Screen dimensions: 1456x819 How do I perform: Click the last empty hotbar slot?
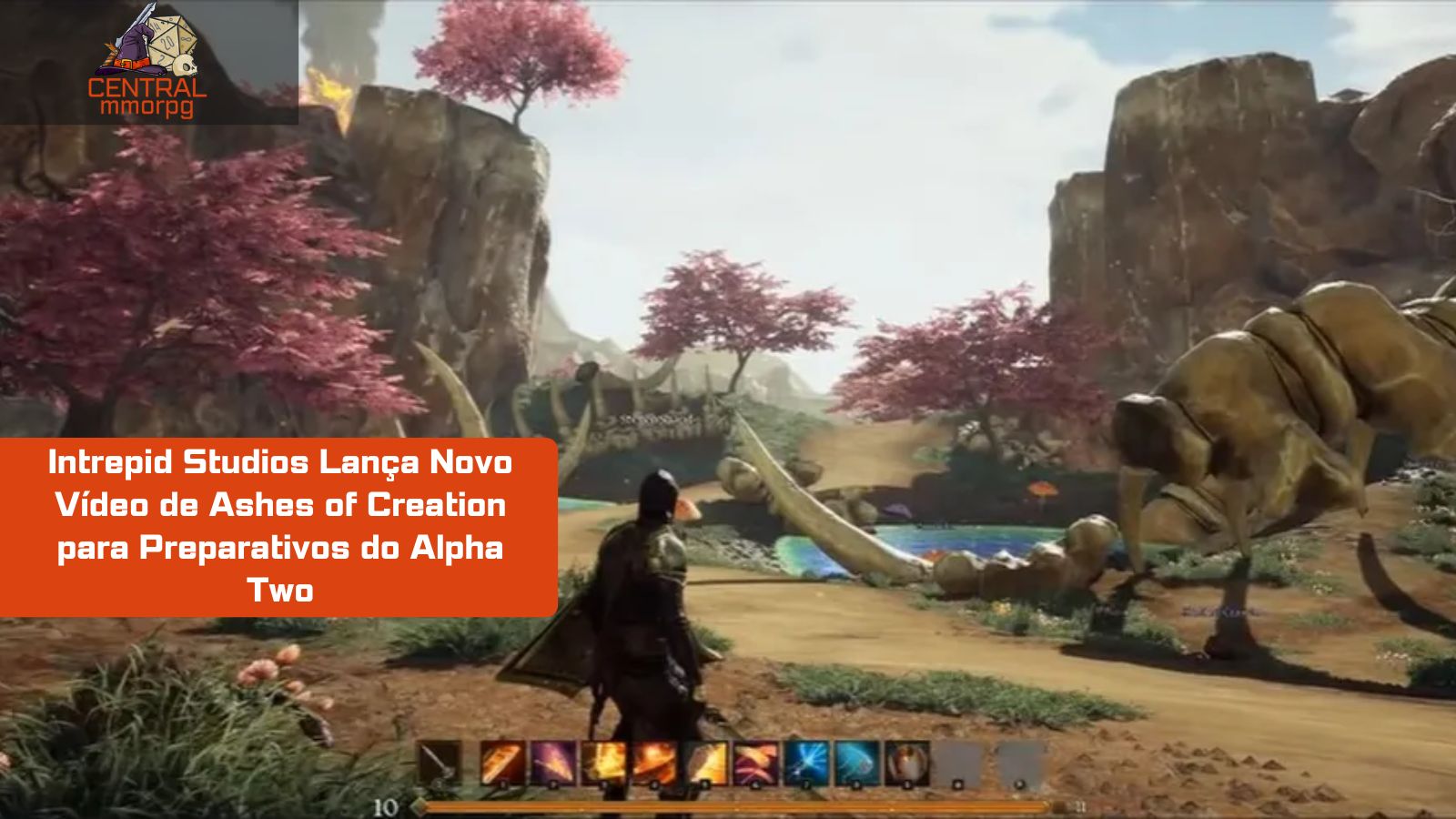[1013, 763]
